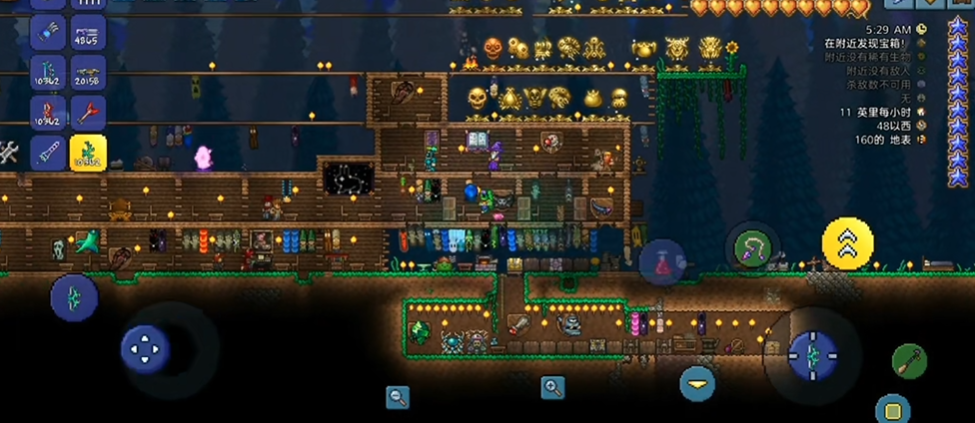This screenshot has width=975, height=423.
Task: Tap the round bow shortcut above the movement joystick
Action: (74, 297)
